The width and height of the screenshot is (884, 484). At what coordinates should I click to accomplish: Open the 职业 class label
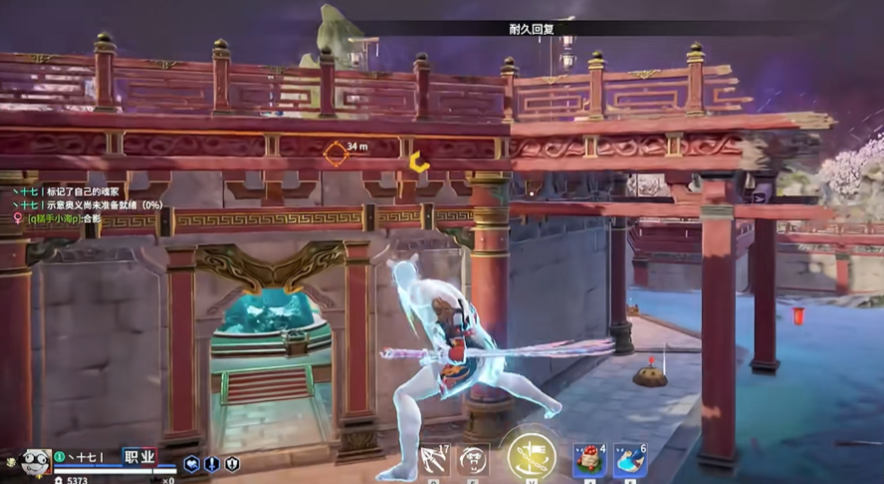[x=140, y=456]
